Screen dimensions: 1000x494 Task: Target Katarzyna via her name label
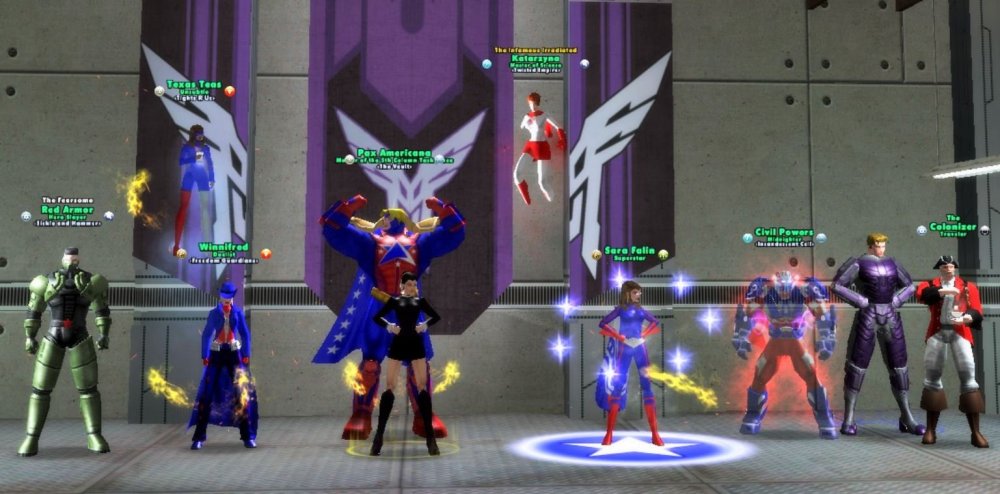click(x=536, y=58)
